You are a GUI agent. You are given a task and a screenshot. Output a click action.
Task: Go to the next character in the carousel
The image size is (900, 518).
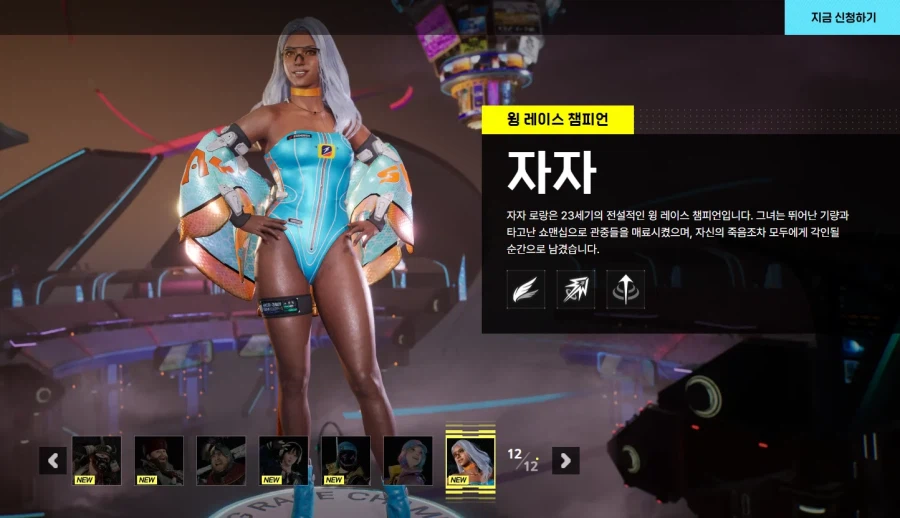566,460
